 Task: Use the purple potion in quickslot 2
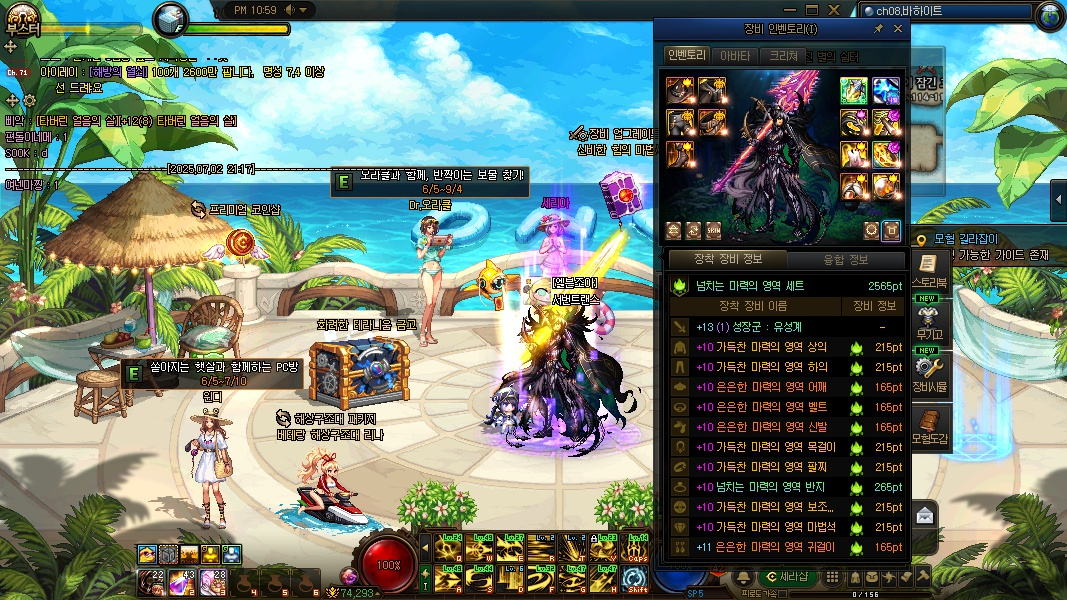182,581
